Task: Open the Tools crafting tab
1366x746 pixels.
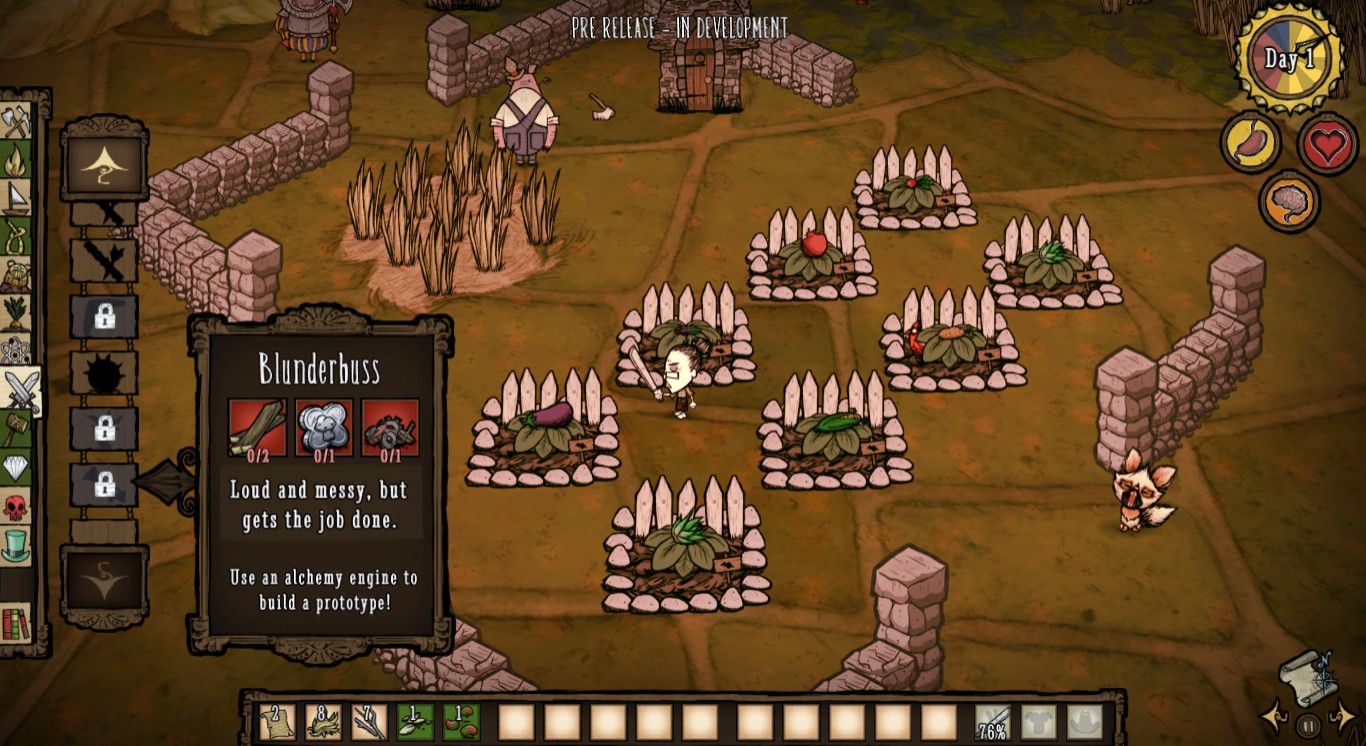Action: pos(17,122)
